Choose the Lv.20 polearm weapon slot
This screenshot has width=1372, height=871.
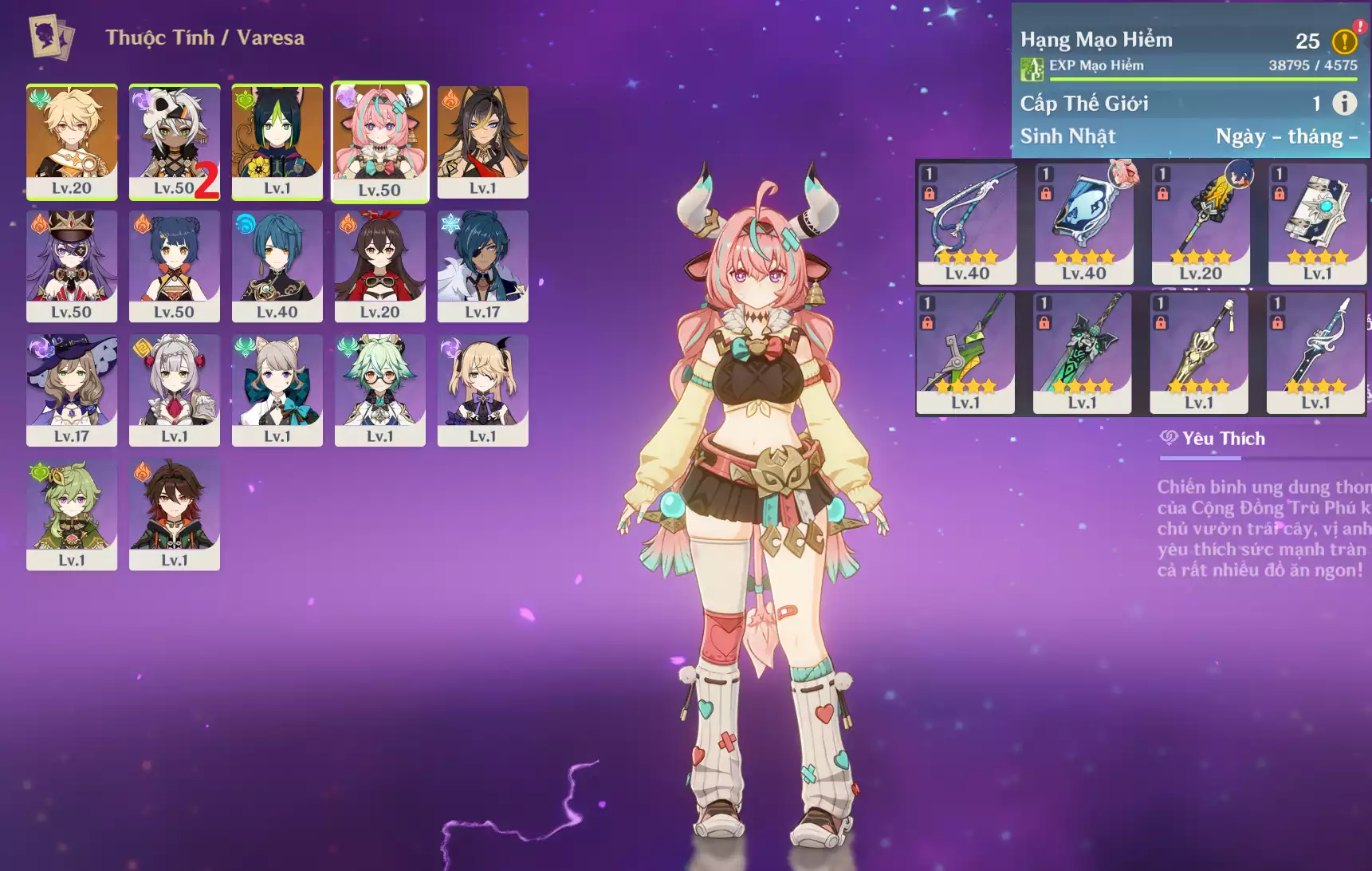click(x=1201, y=223)
